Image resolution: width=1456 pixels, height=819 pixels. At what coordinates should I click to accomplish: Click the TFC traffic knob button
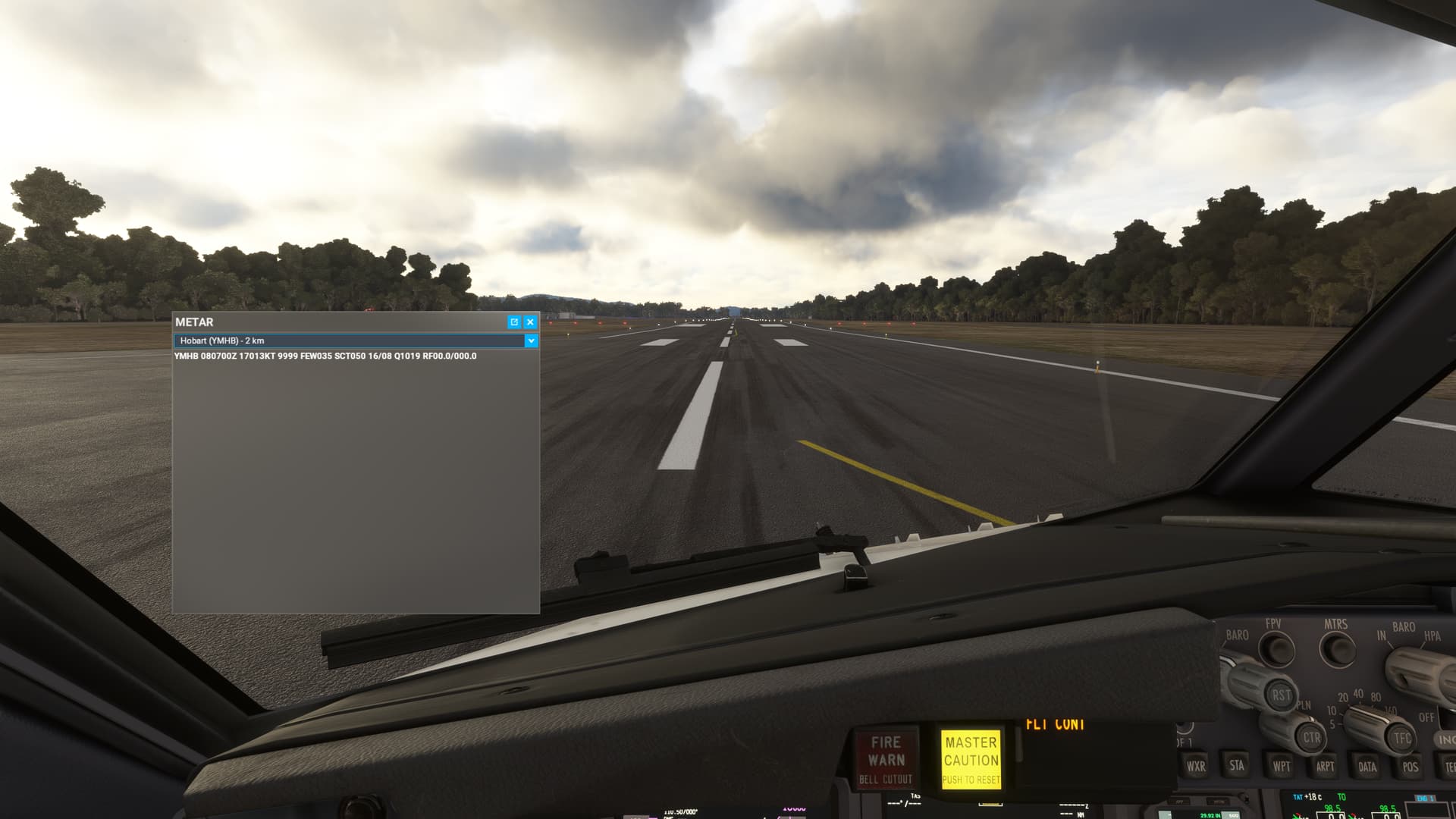tap(1400, 739)
